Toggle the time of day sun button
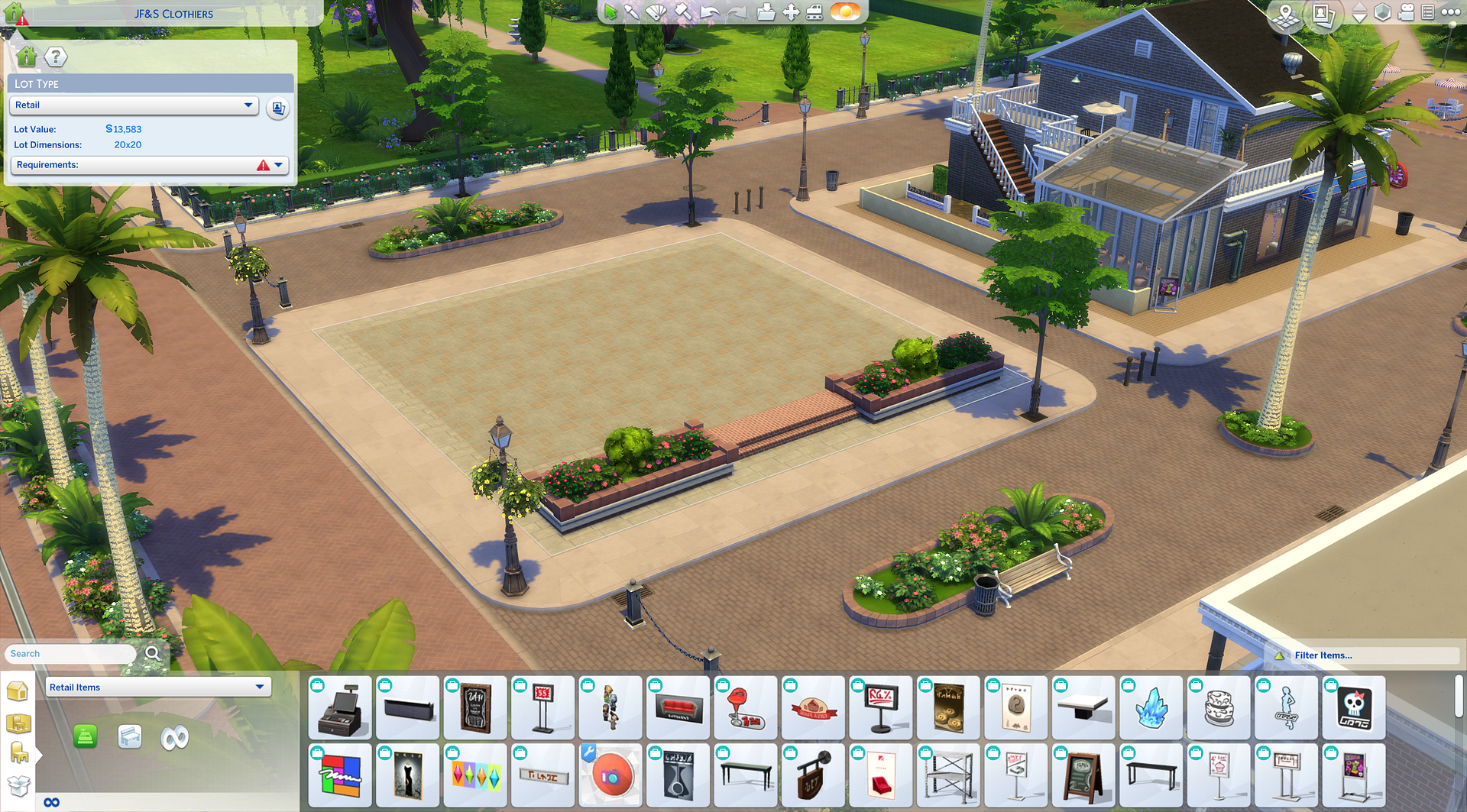Screen dimensions: 1467x812 point(845,12)
